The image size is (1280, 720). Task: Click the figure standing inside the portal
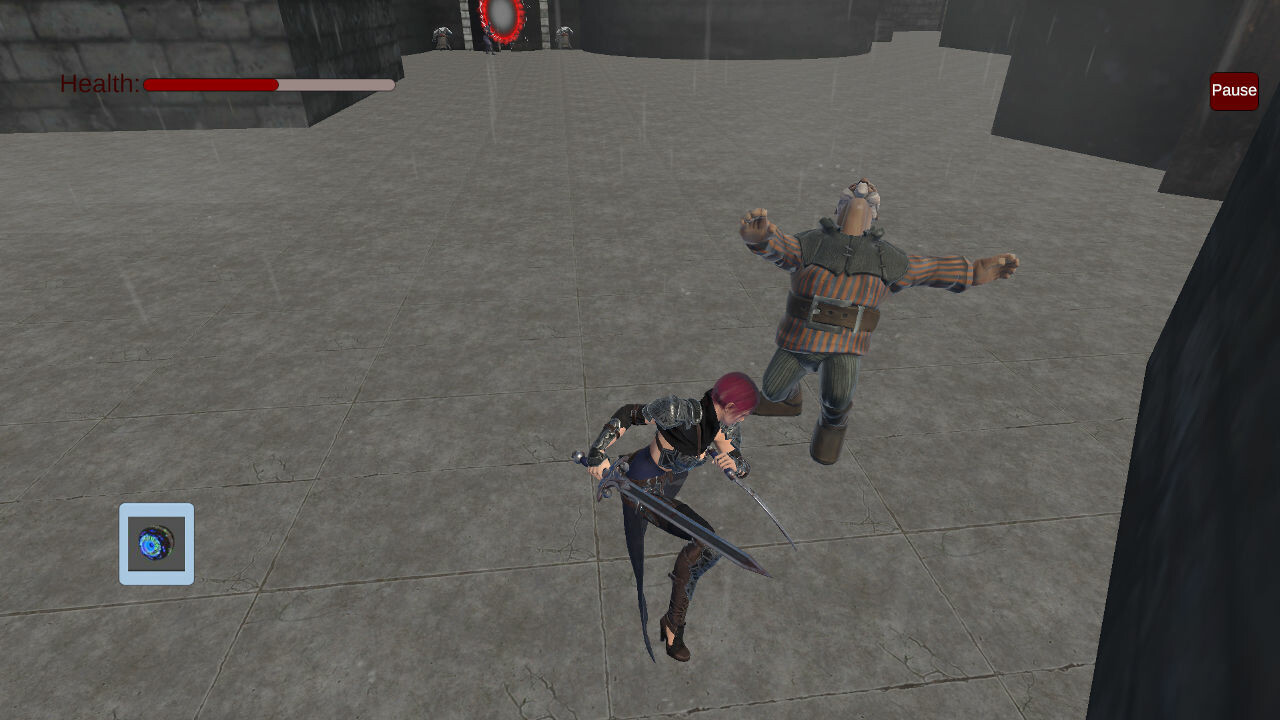[488, 42]
